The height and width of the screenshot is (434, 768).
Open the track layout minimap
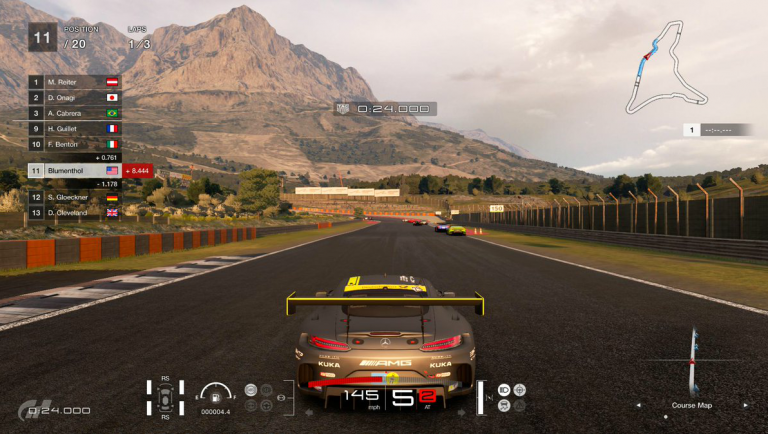coord(665,75)
